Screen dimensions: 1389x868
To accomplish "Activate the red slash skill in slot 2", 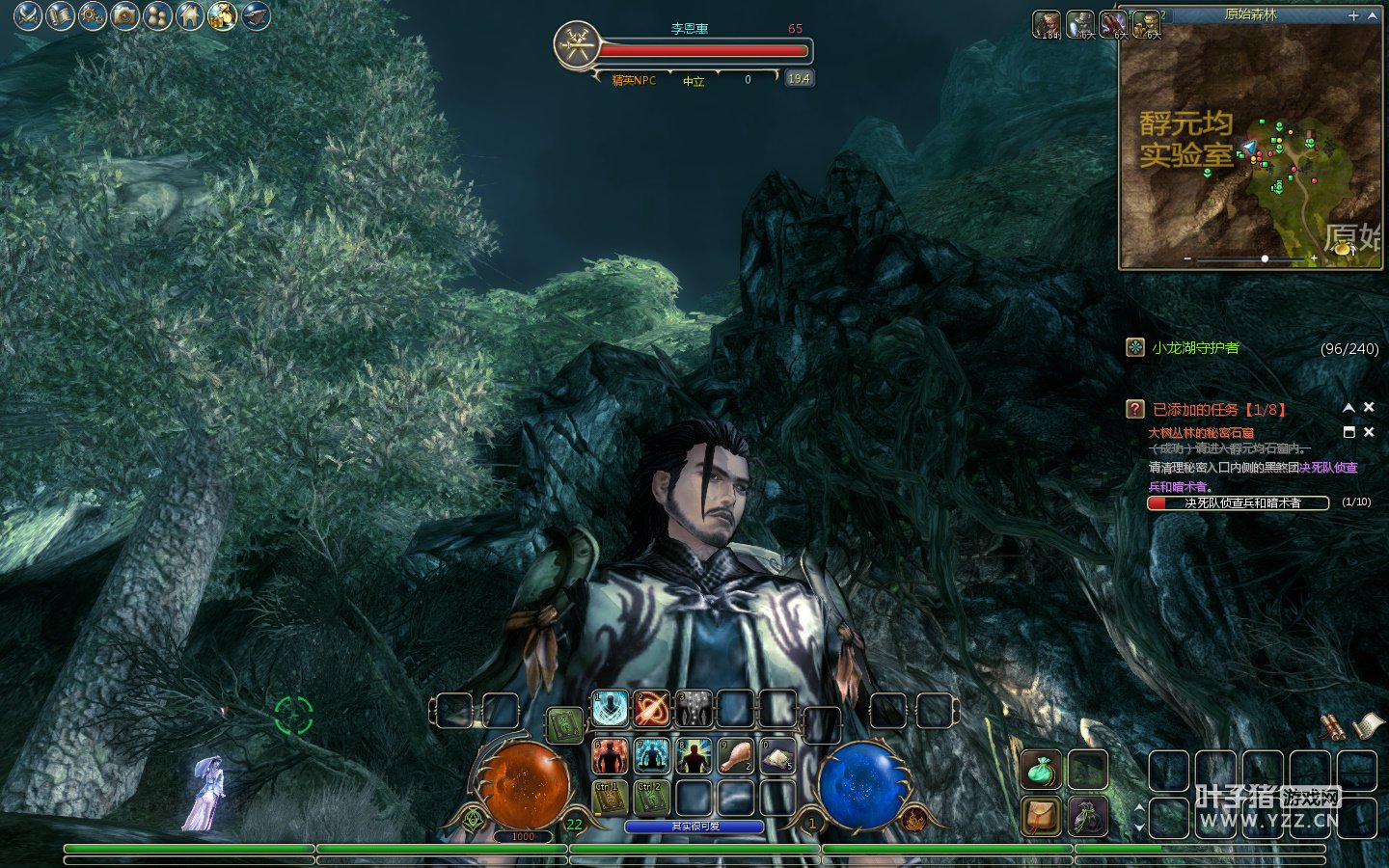I will click(652, 709).
